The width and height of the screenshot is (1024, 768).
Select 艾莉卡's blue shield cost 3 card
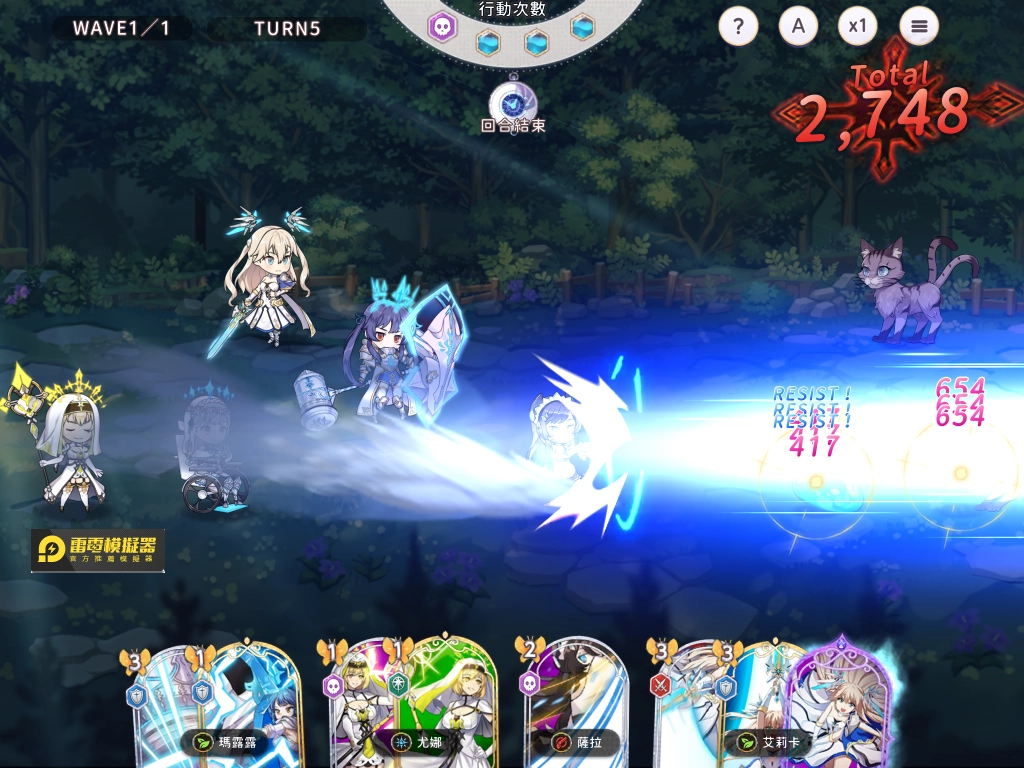(752, 700)
